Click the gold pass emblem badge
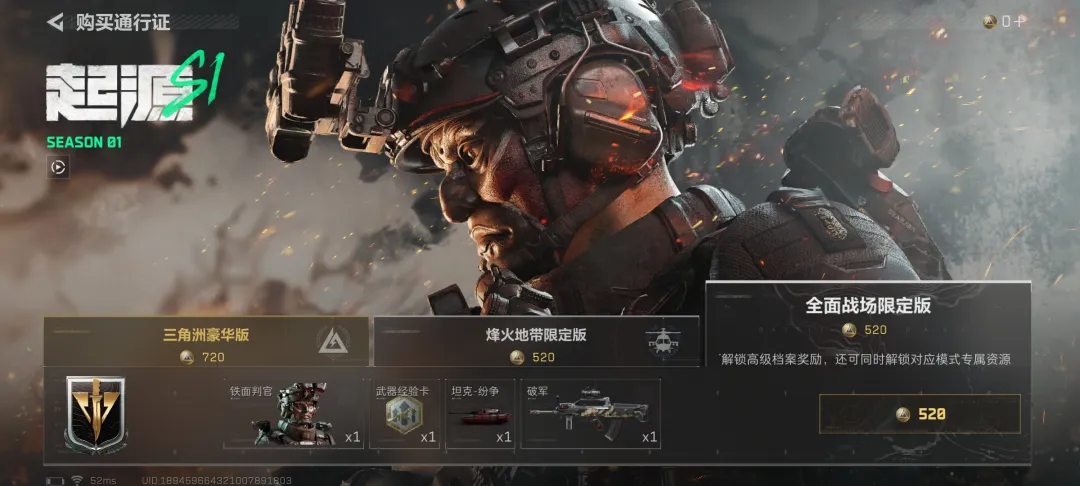Image resolution: width=1080 pixels, height=486 pixels. (96, 414)
